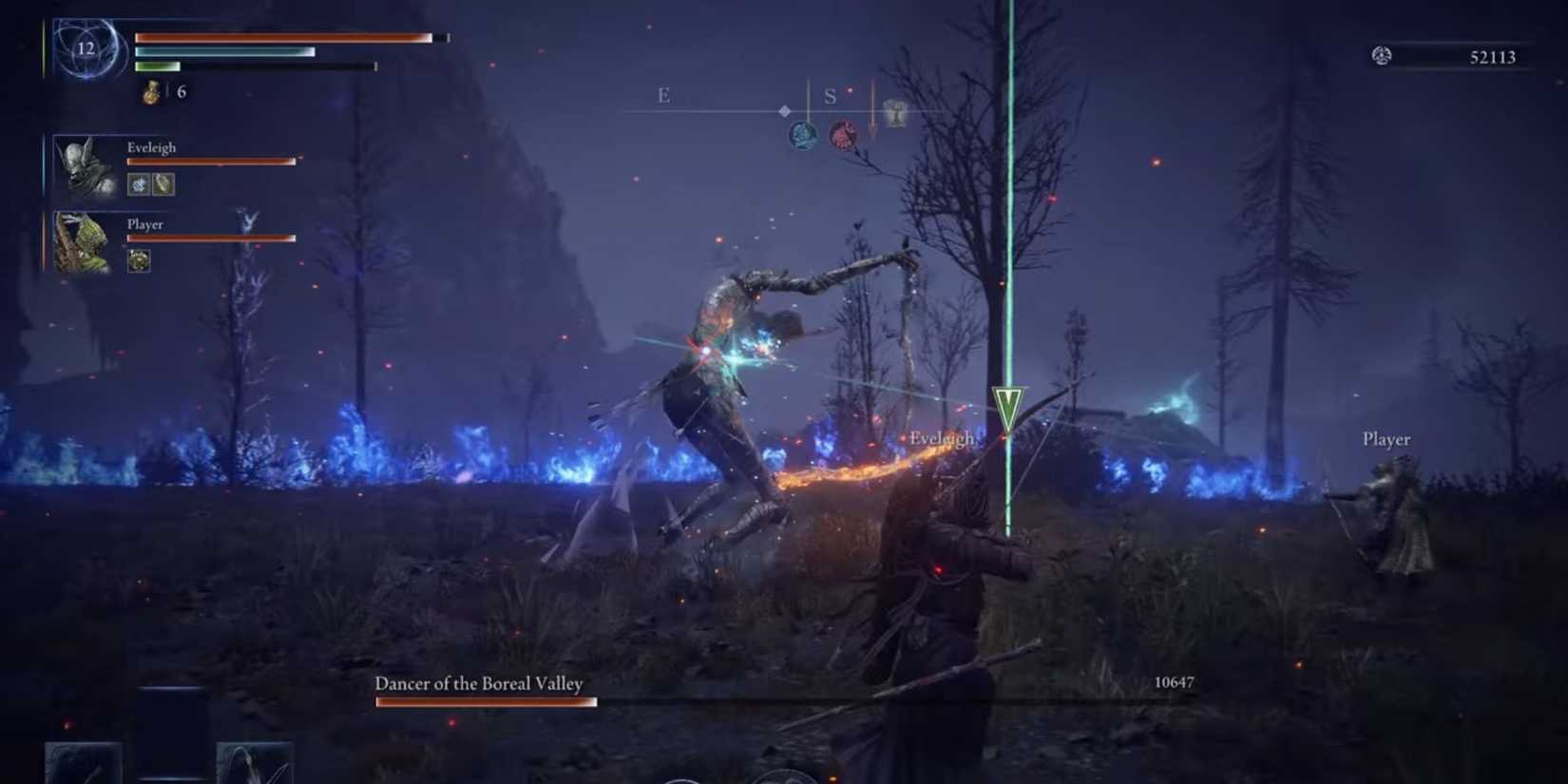Click the boss health bar at bottom center
This screenshot has height=784, width=1568.
[x=487, y=701]
